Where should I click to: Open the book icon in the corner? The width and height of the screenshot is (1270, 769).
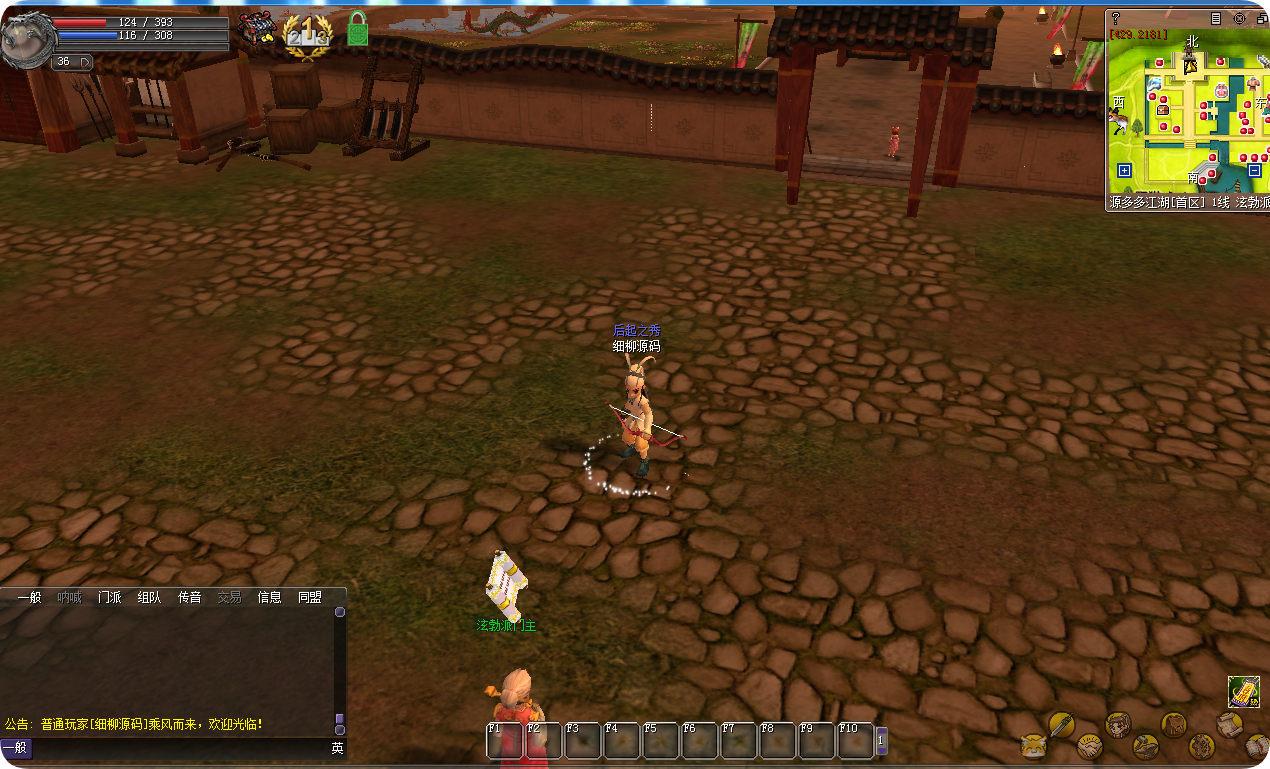click(1257, 746)
